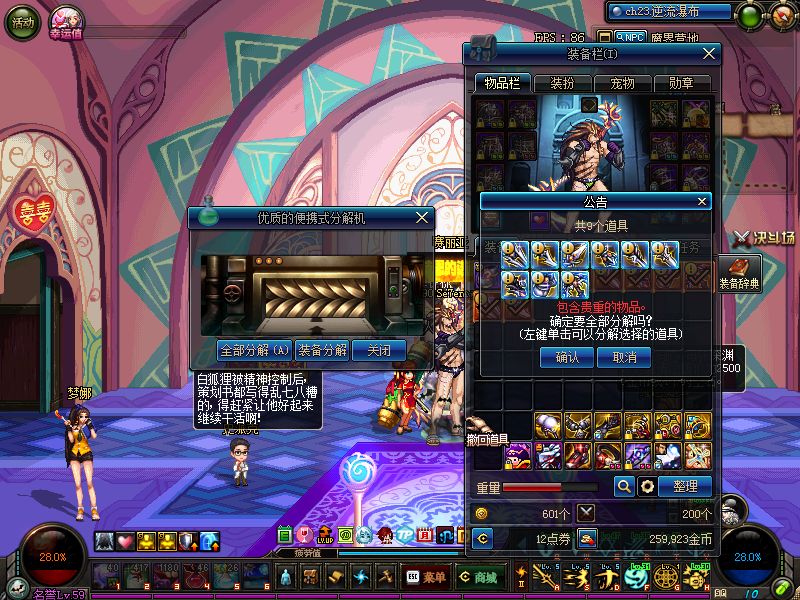This screenshot has width=800, height=600.
Task: Close the 装备栏 inventory window
Action: click(709, 53)
